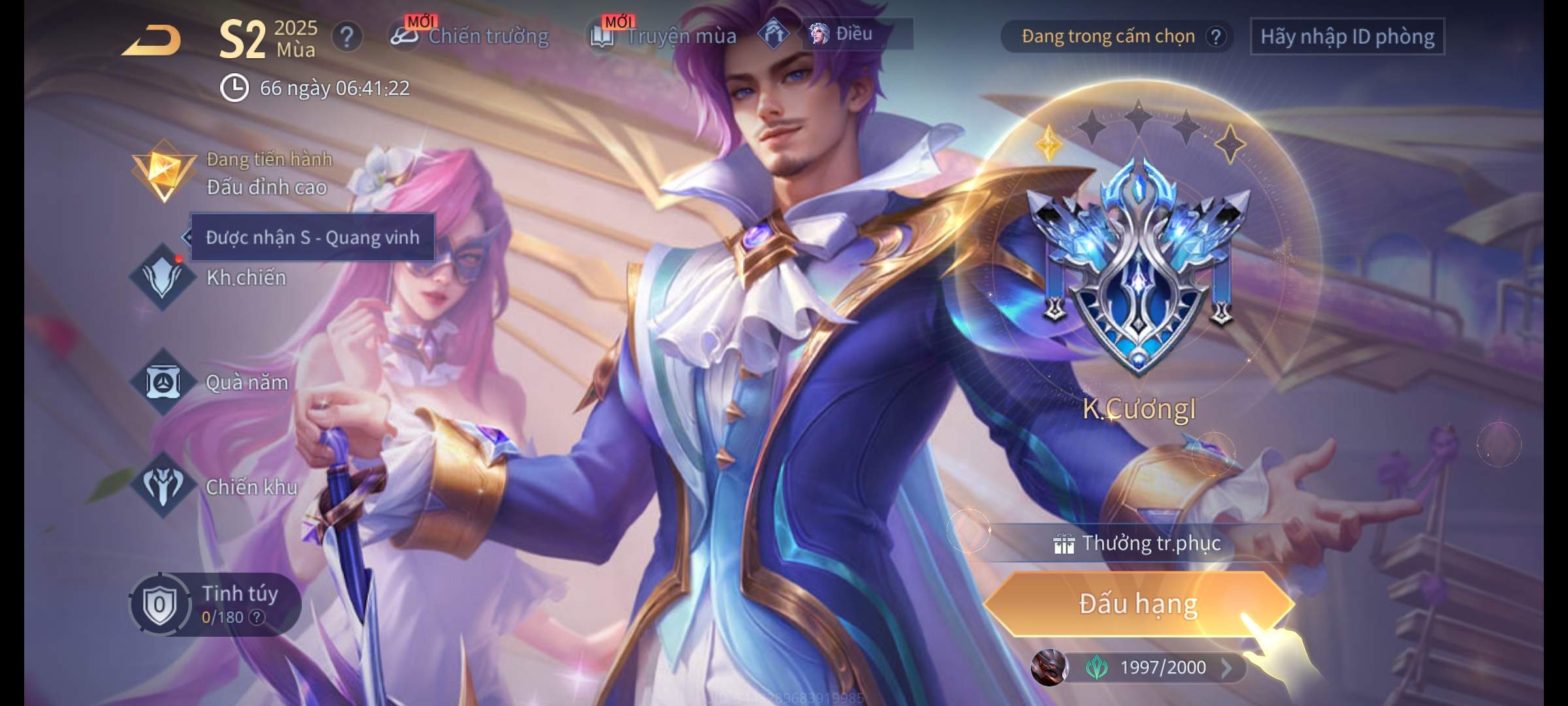Show Tinh túy 0/180 help info
1568x706 pixels.
(x=257, y=617)
